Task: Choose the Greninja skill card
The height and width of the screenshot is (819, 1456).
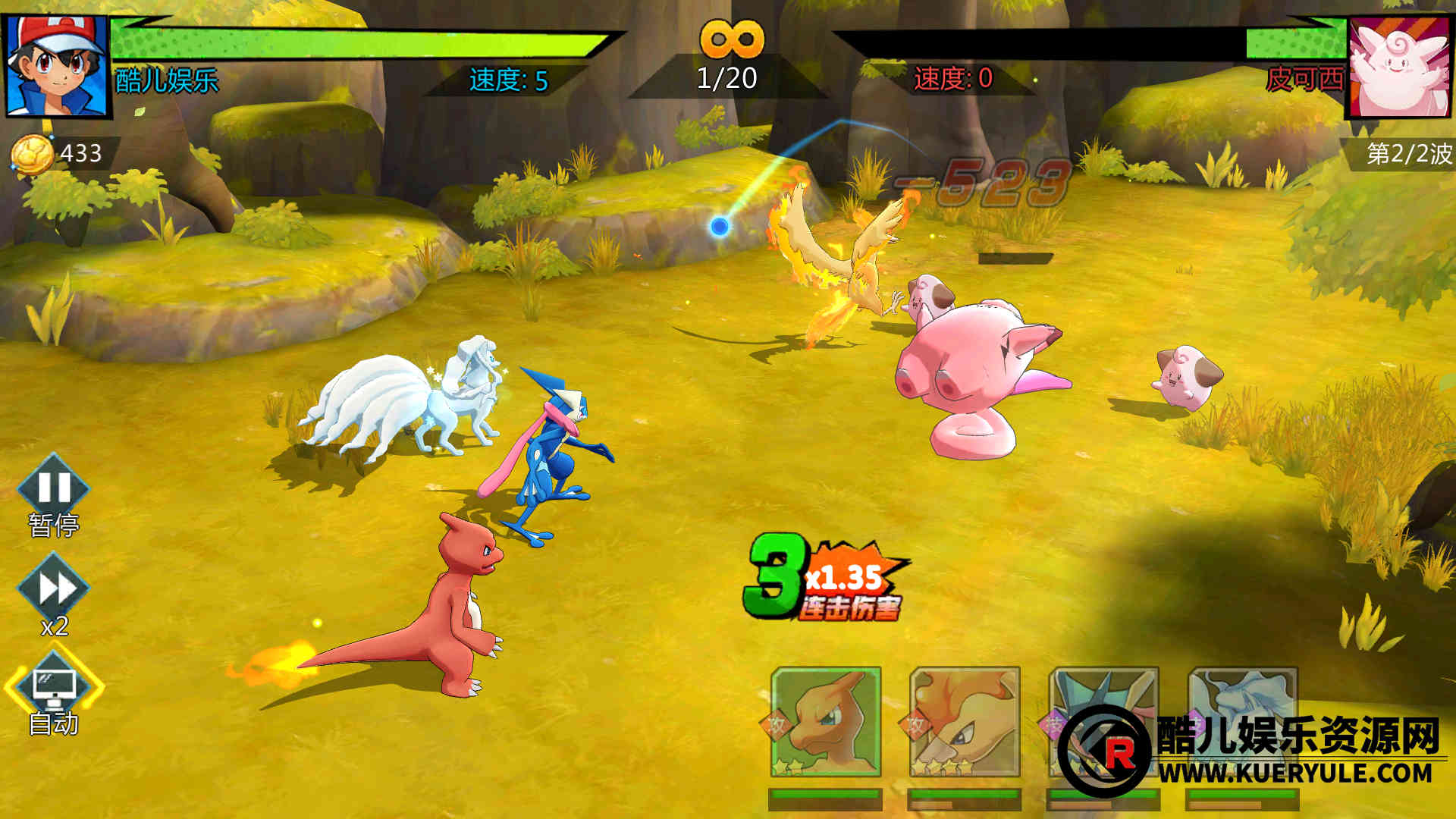Action: 1103,722
